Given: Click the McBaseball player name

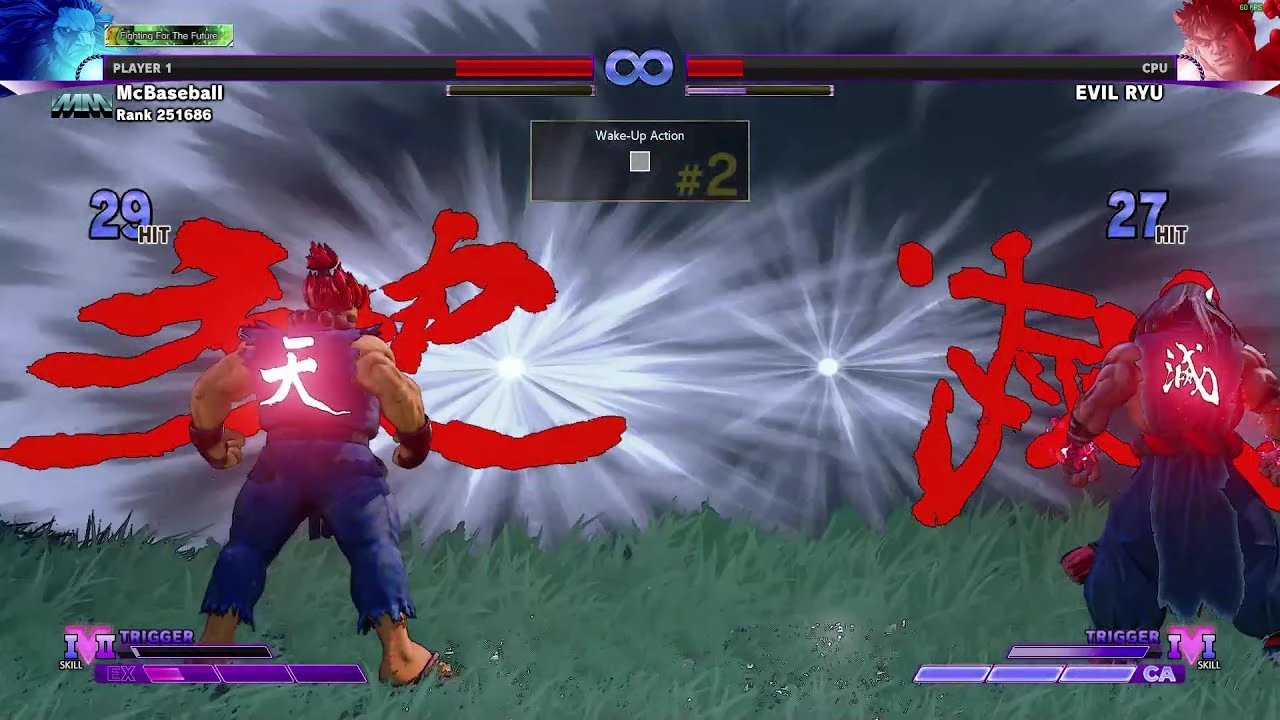Looking at the screenshot, I should click(x=168, y=92).
